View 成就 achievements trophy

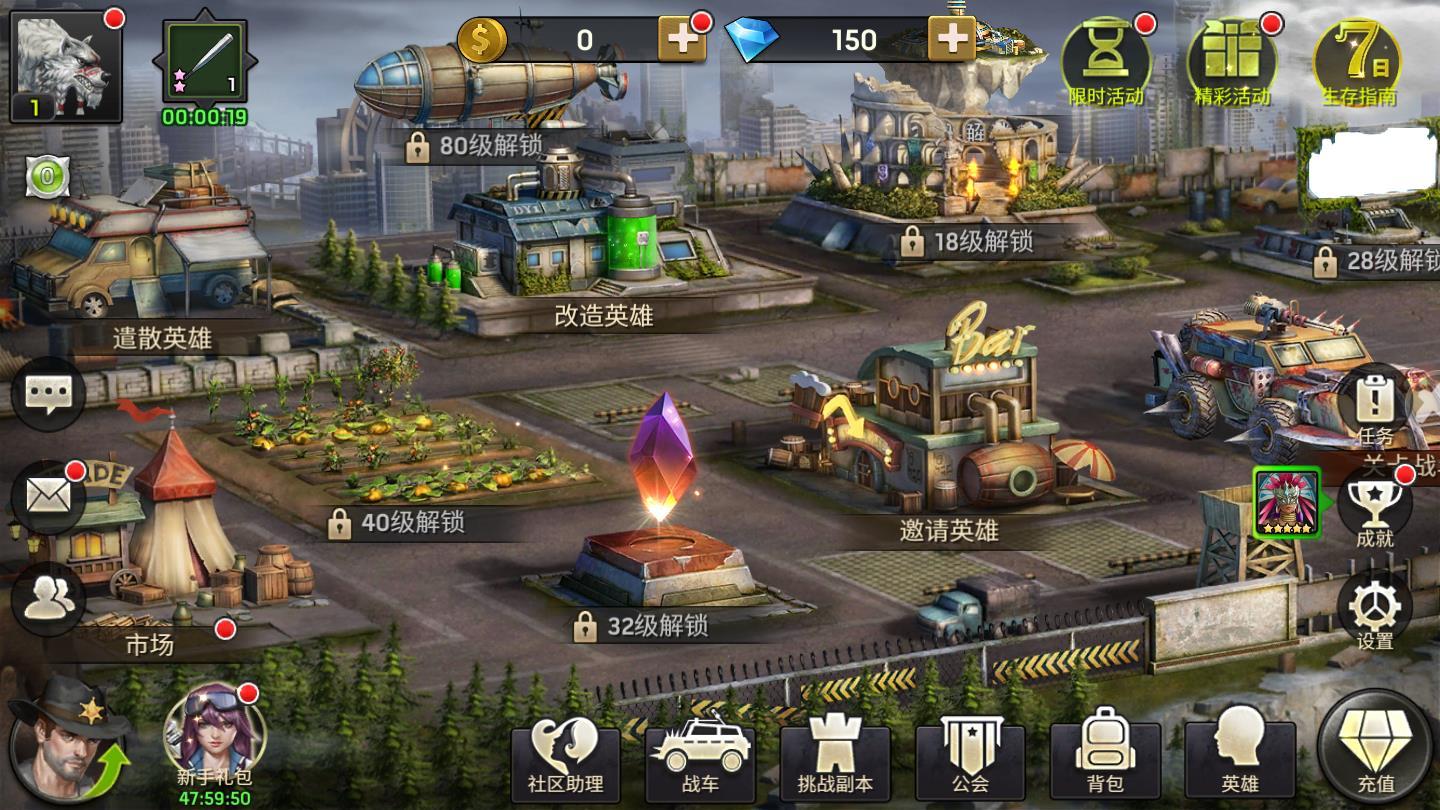point(1375,510)
